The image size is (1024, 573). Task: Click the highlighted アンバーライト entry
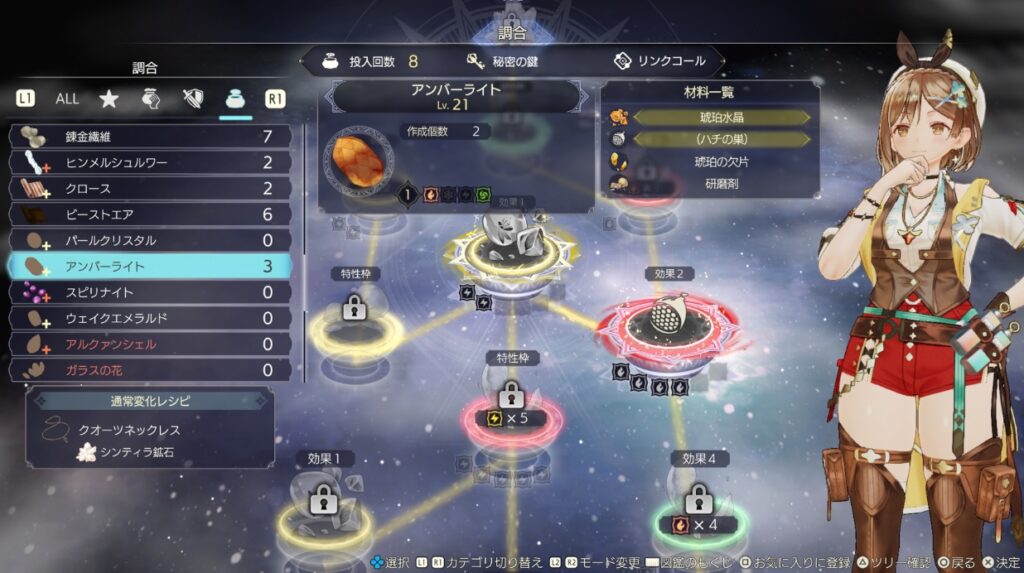pos(150,266)
